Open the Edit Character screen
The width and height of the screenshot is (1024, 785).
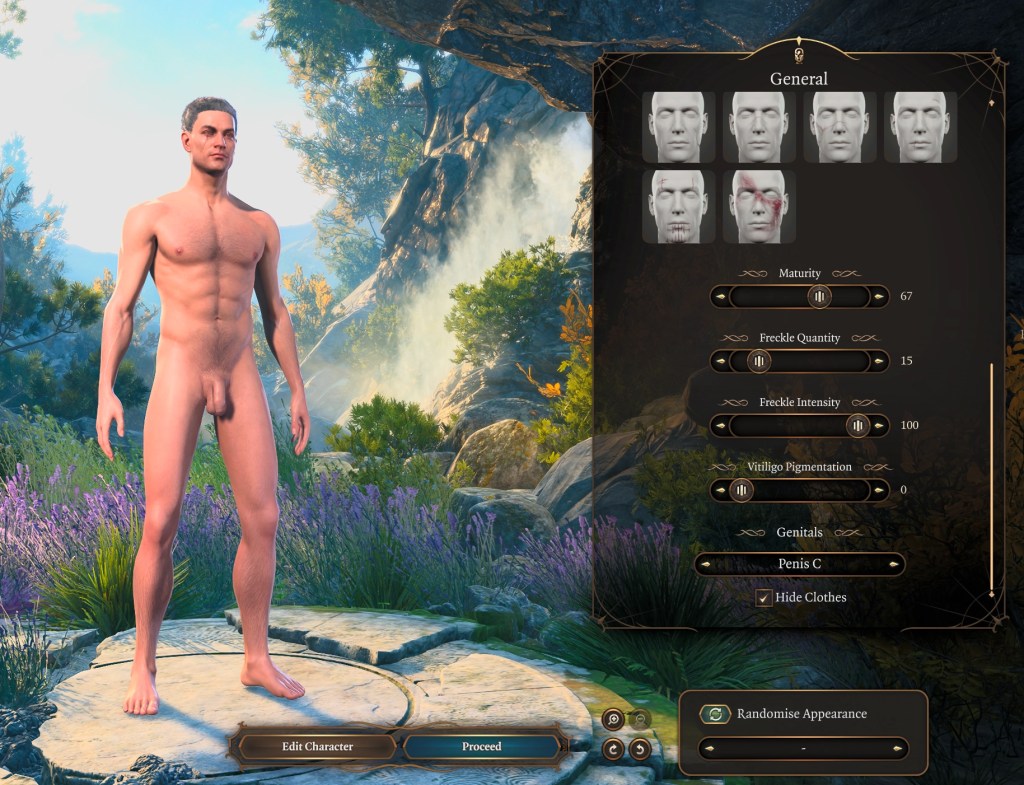[x=316, y=746]
